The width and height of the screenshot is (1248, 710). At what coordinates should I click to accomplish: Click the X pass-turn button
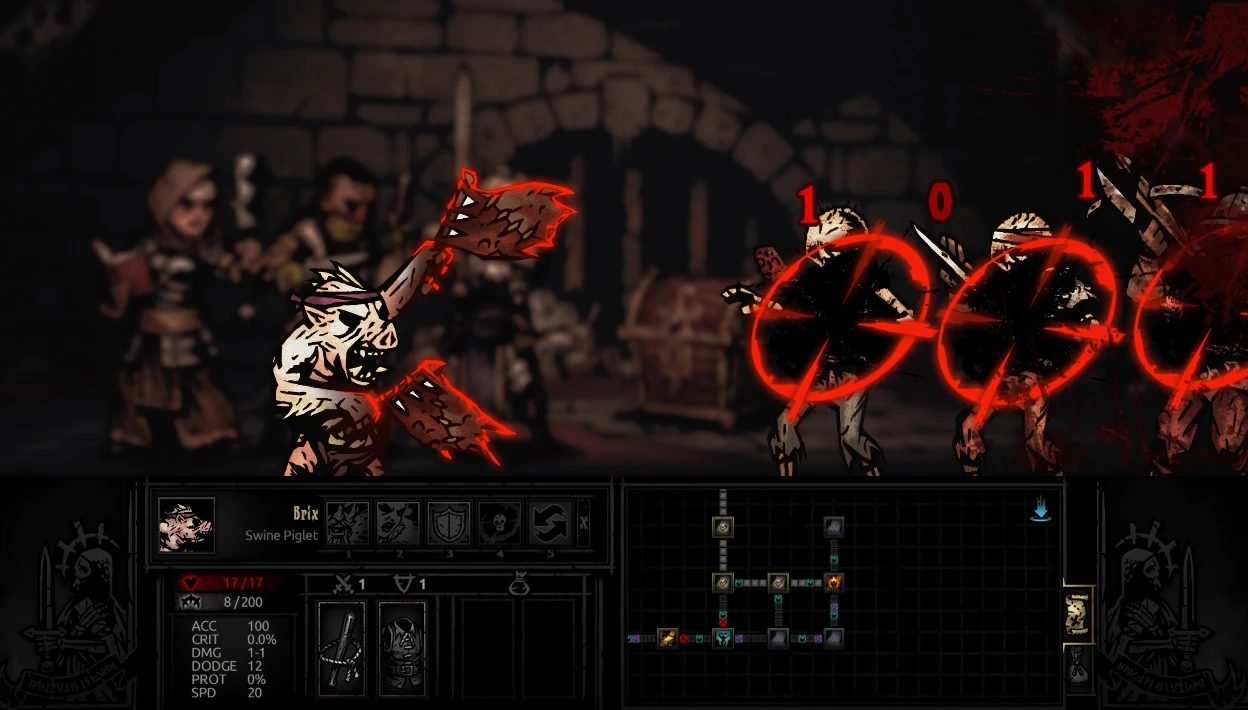584,522
